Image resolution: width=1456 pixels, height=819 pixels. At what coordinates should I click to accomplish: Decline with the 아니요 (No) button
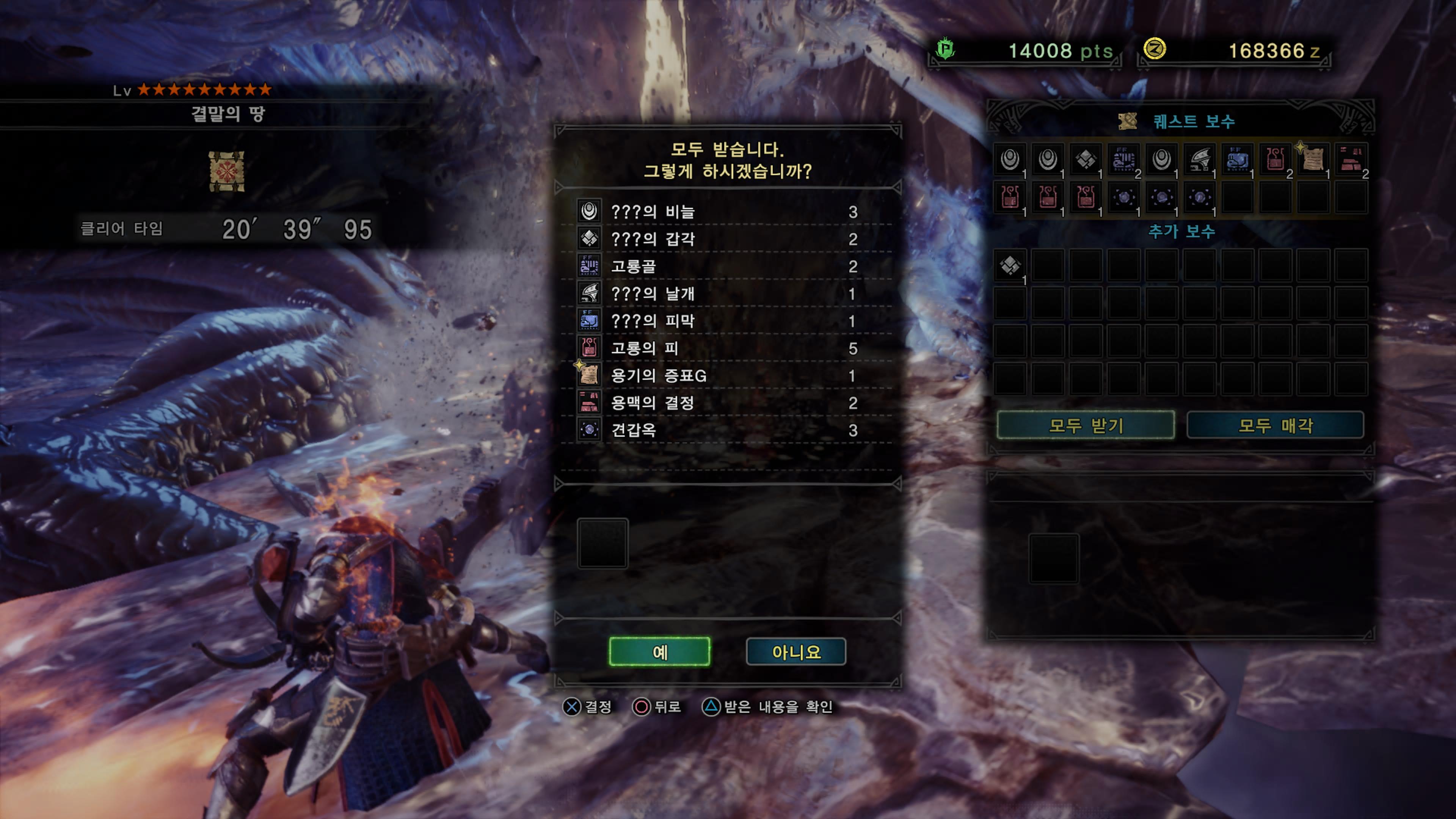coord(796,652)
